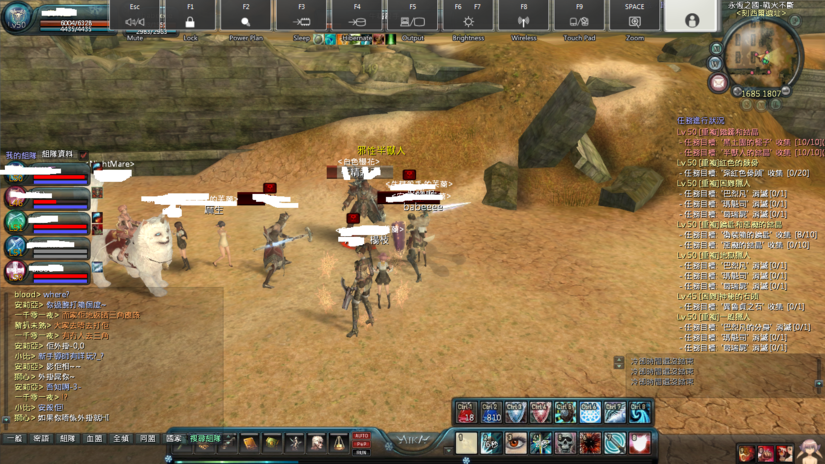Open the mail envelope icon
Image resolution: width=825 pixels, height=464 pixels.
click(x=718, y=83)
